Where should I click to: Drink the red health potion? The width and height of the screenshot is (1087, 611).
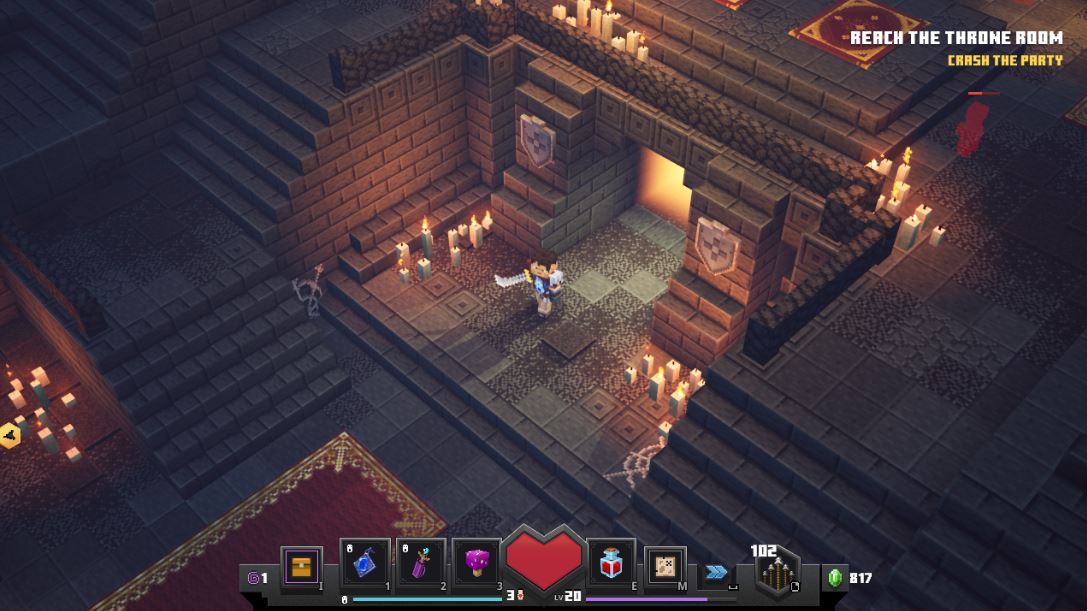[611, 566]
